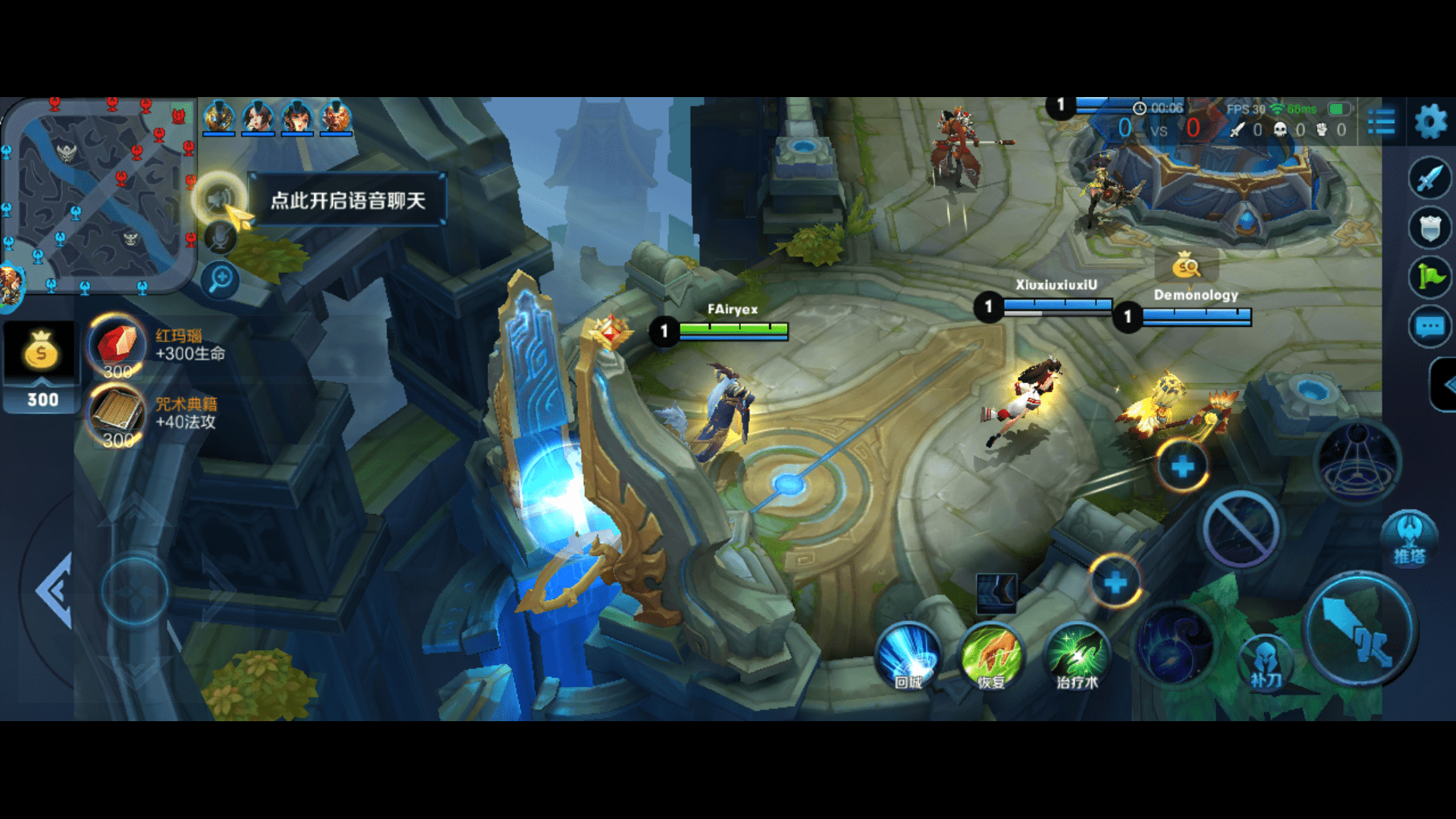This screenshot has width=1456, height=819.
Task: Open the settings gear menu
Action: pyautogui.click(x=1431, y=121)
